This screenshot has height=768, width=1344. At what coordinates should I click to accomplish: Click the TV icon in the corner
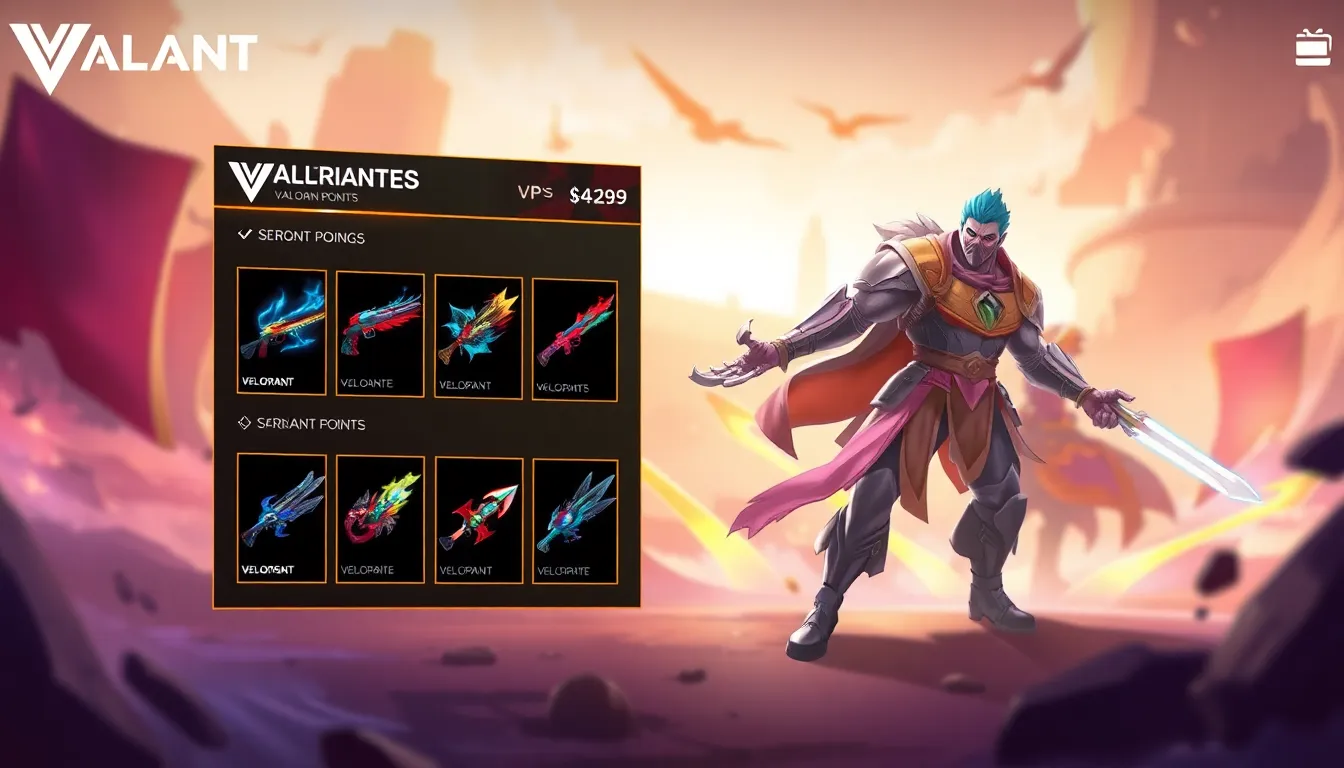click(x=1313, y=47)
